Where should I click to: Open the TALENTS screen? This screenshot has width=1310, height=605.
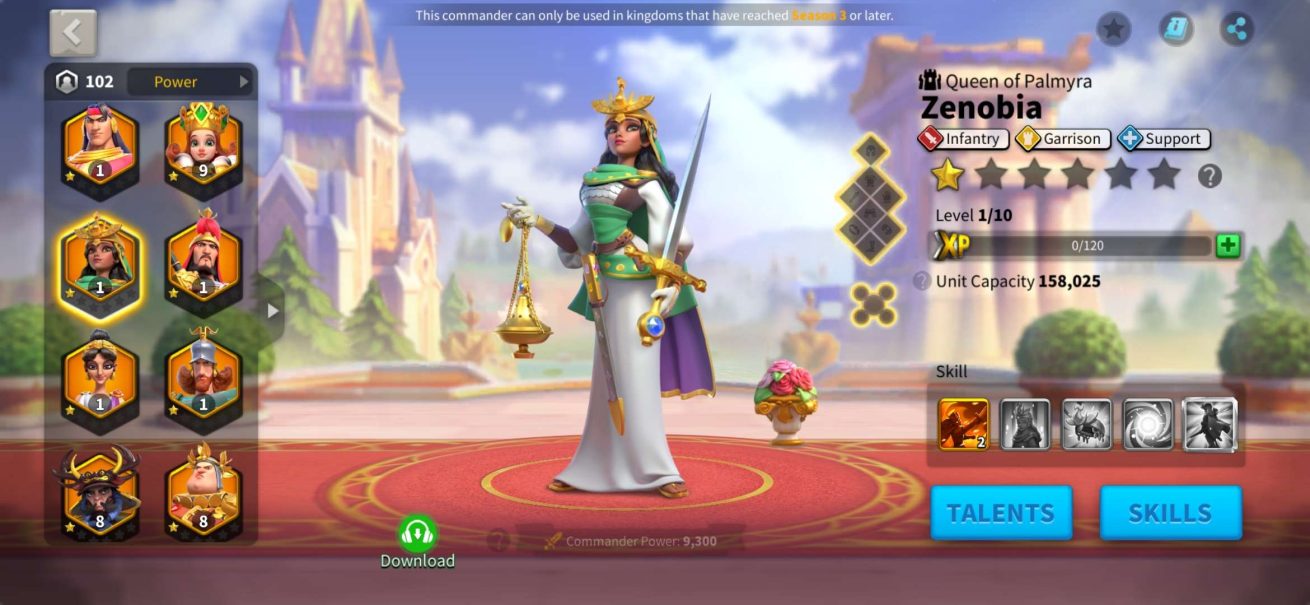pos(1001,513)
